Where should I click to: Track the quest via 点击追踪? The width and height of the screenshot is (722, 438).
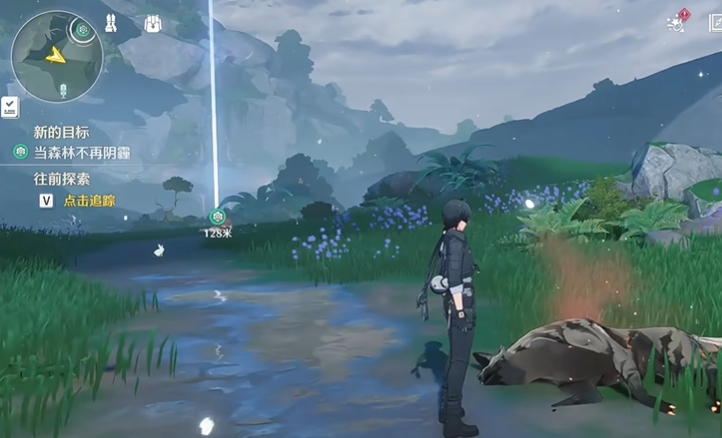[x=88, y=201]
